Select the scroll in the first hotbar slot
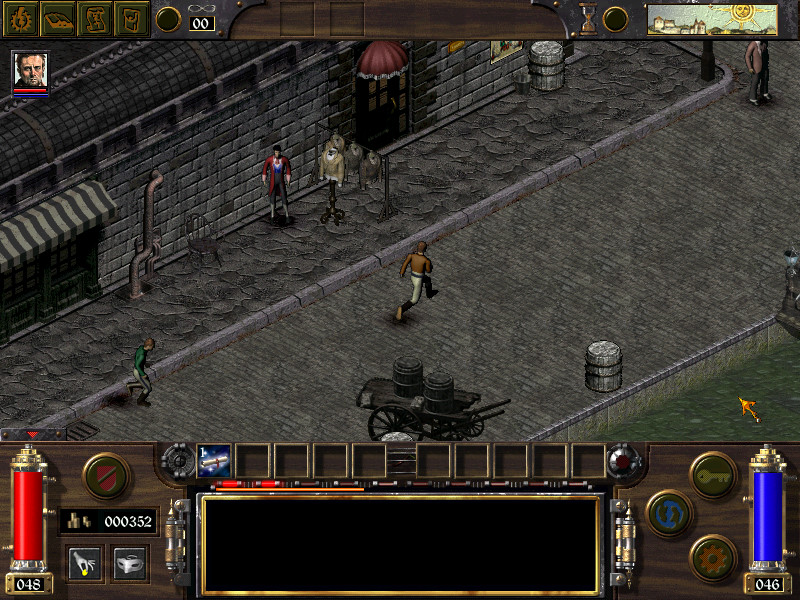This screenshot has width=800, height=600. (215, 460)
